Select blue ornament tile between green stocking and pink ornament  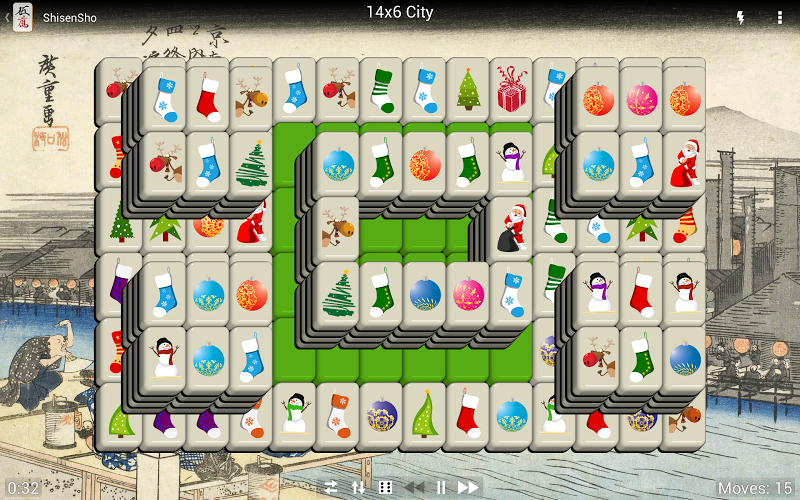[424, 296]
